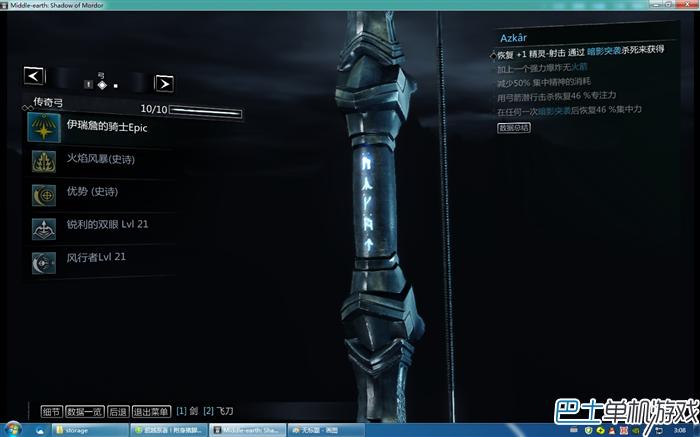The width and height of the screenshot is (700, 437).
Task: Go to the next weapon with right arrow
Action: pyautogui.click(x=164, y=83)
